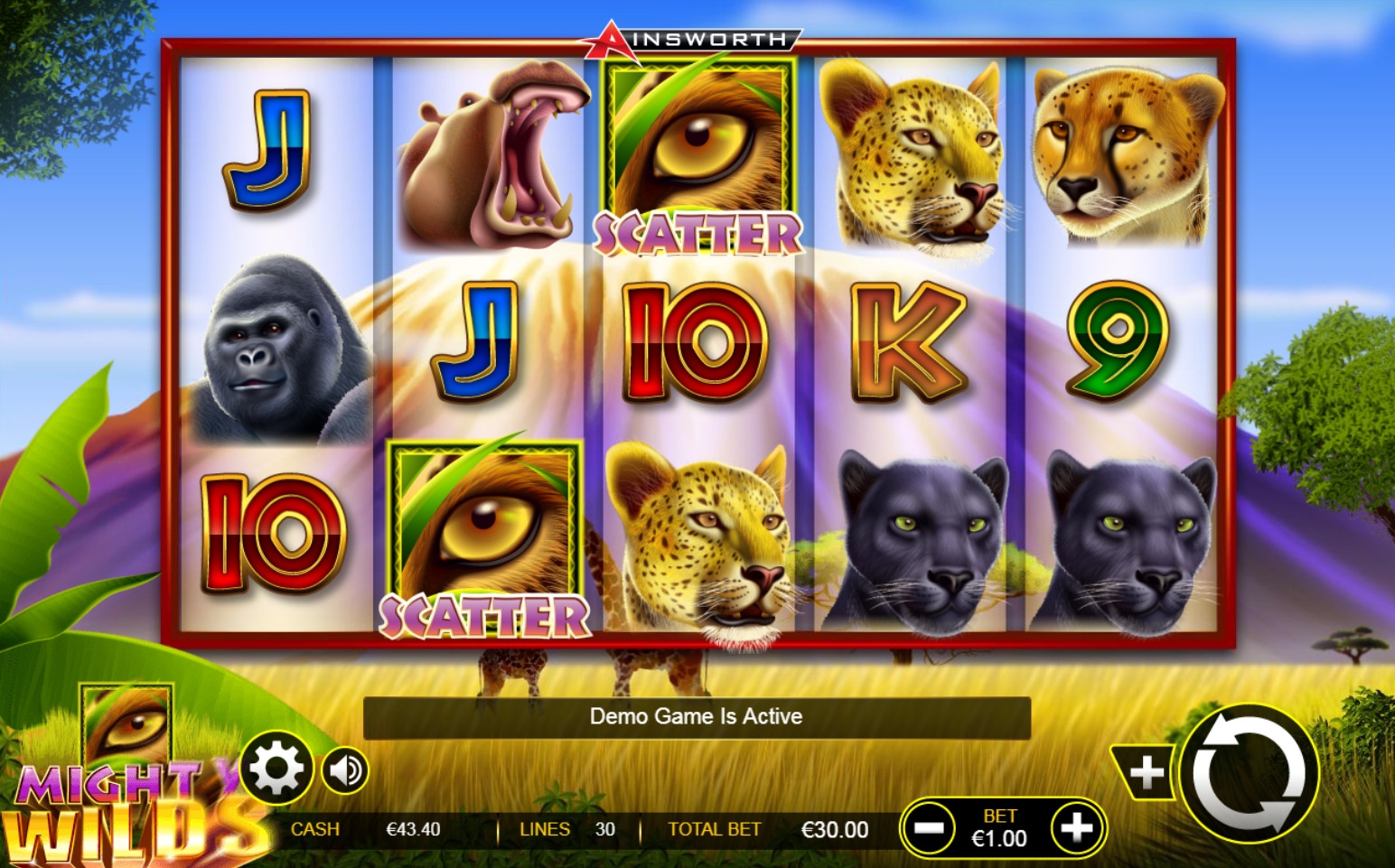This screenshot has height=868, width=1395.
Task: Increase the bet with the yellow-ringed plus button
Action: click(1076, 827)
